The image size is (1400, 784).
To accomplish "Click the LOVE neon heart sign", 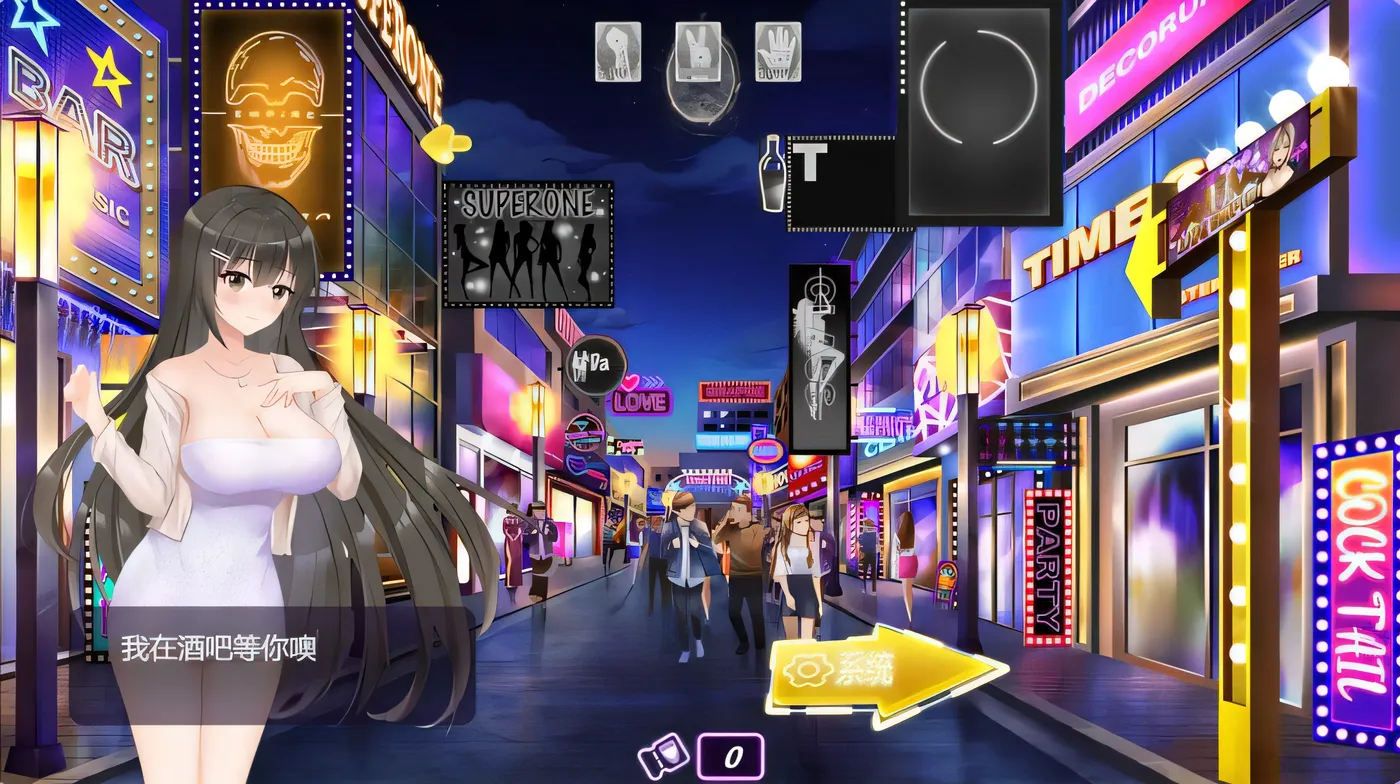I will tap(640, 400).
